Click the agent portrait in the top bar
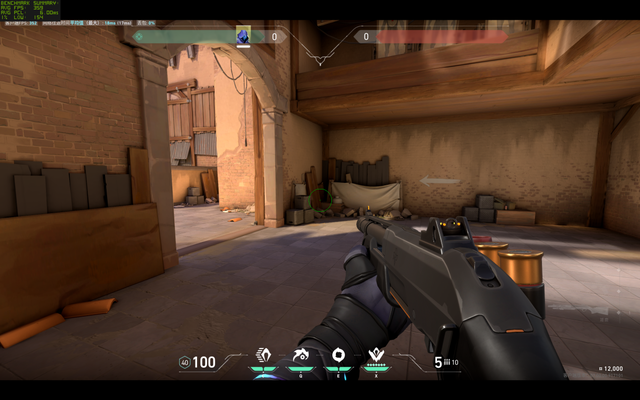640x400 pixels. [x=243, y=36]
